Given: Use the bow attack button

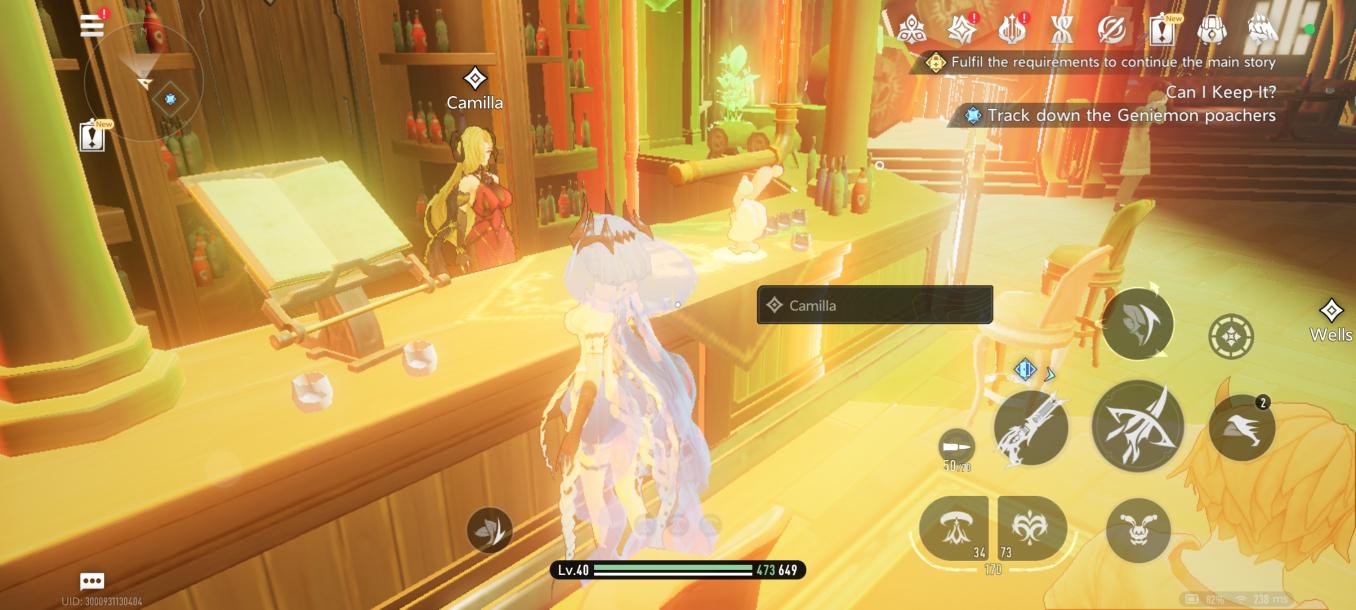Looking at the screenshot, I should pos(1138,426).
